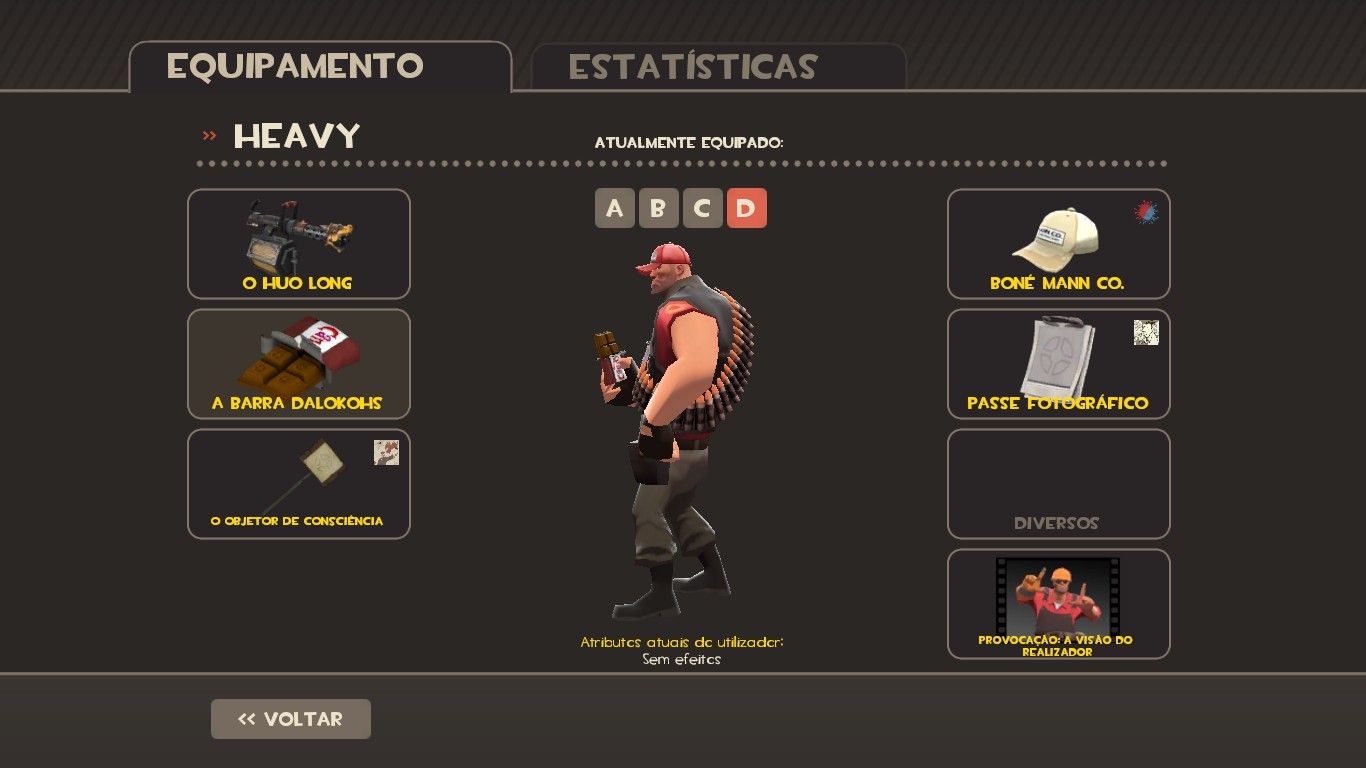
Task: Click the decal preview on Passe Fotográfico
Action: pyautogui.click(x=1146, y=332)
